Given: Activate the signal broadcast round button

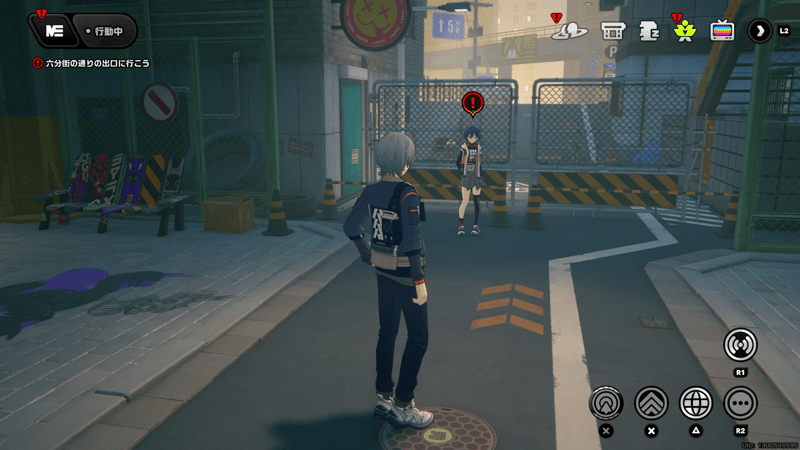Looking at the screenshot, I should [740, 345].
